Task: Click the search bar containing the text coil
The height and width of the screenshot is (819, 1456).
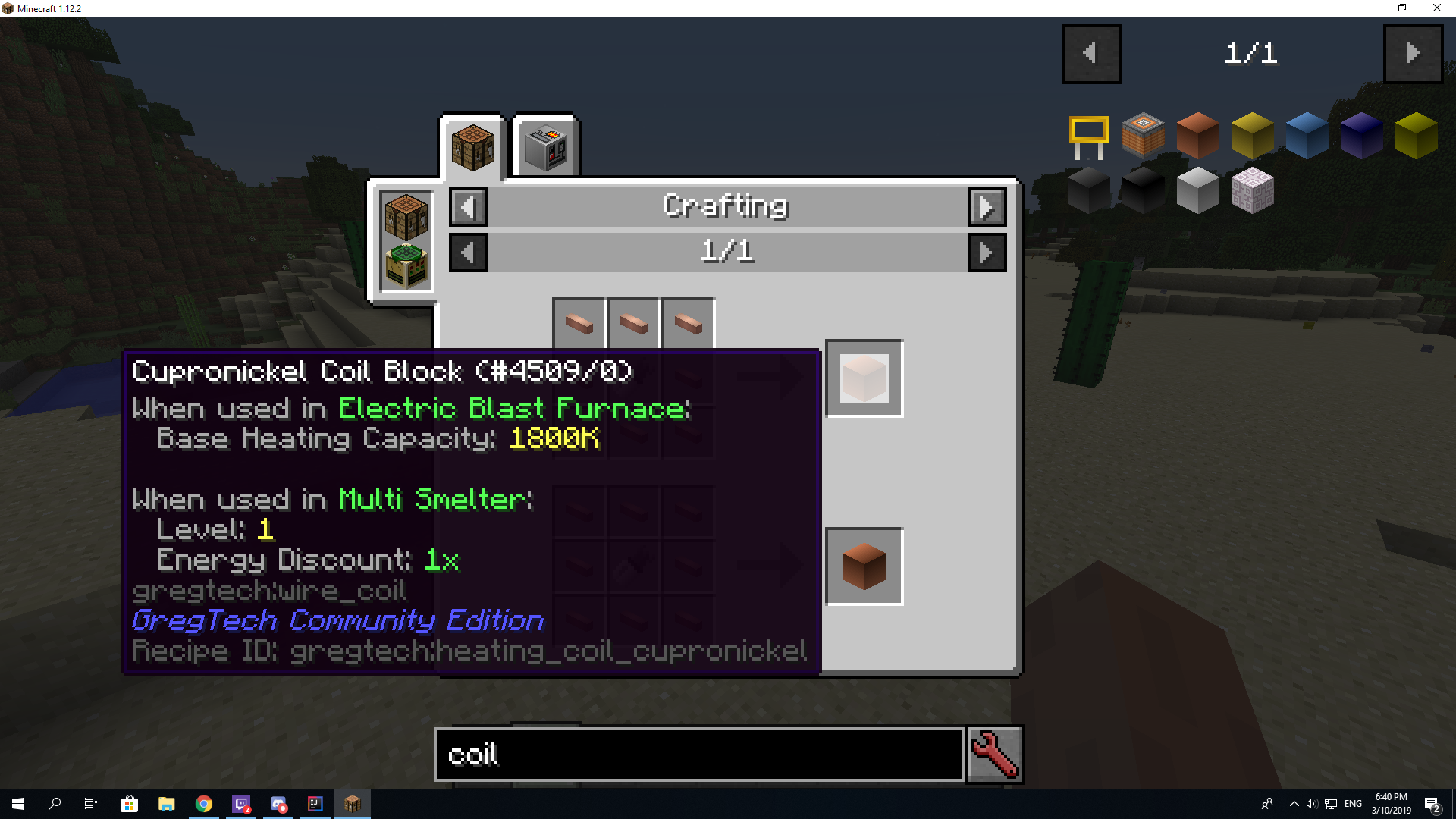Action: point(698,755)
